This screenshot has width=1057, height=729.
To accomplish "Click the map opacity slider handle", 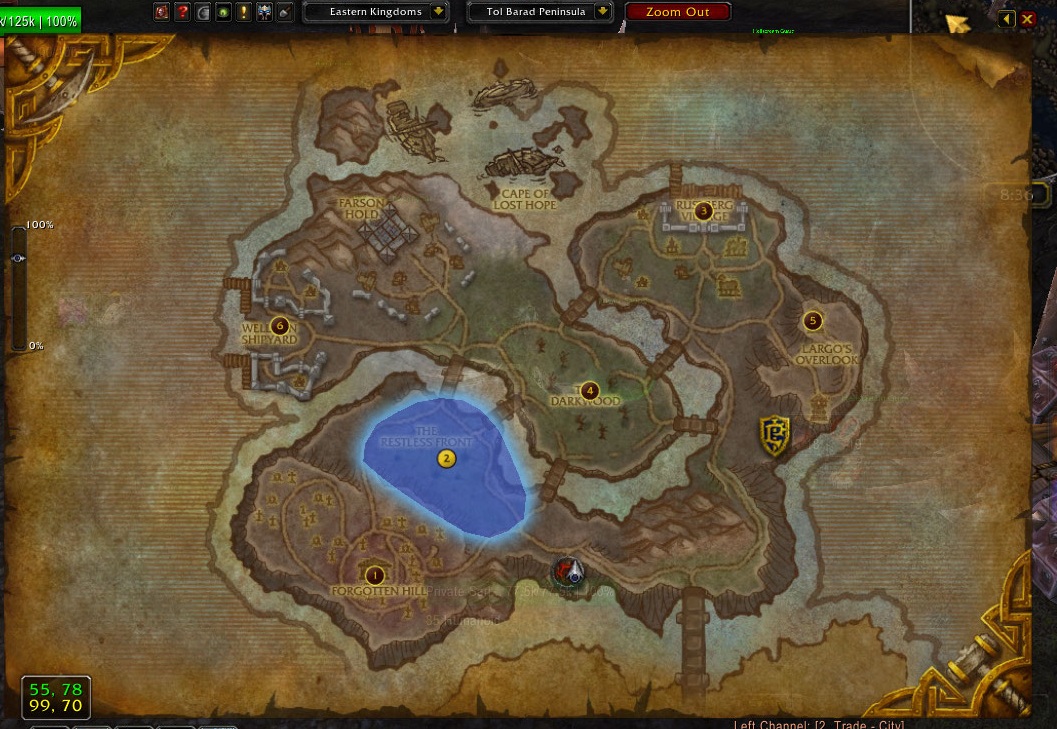I will 19,258.
